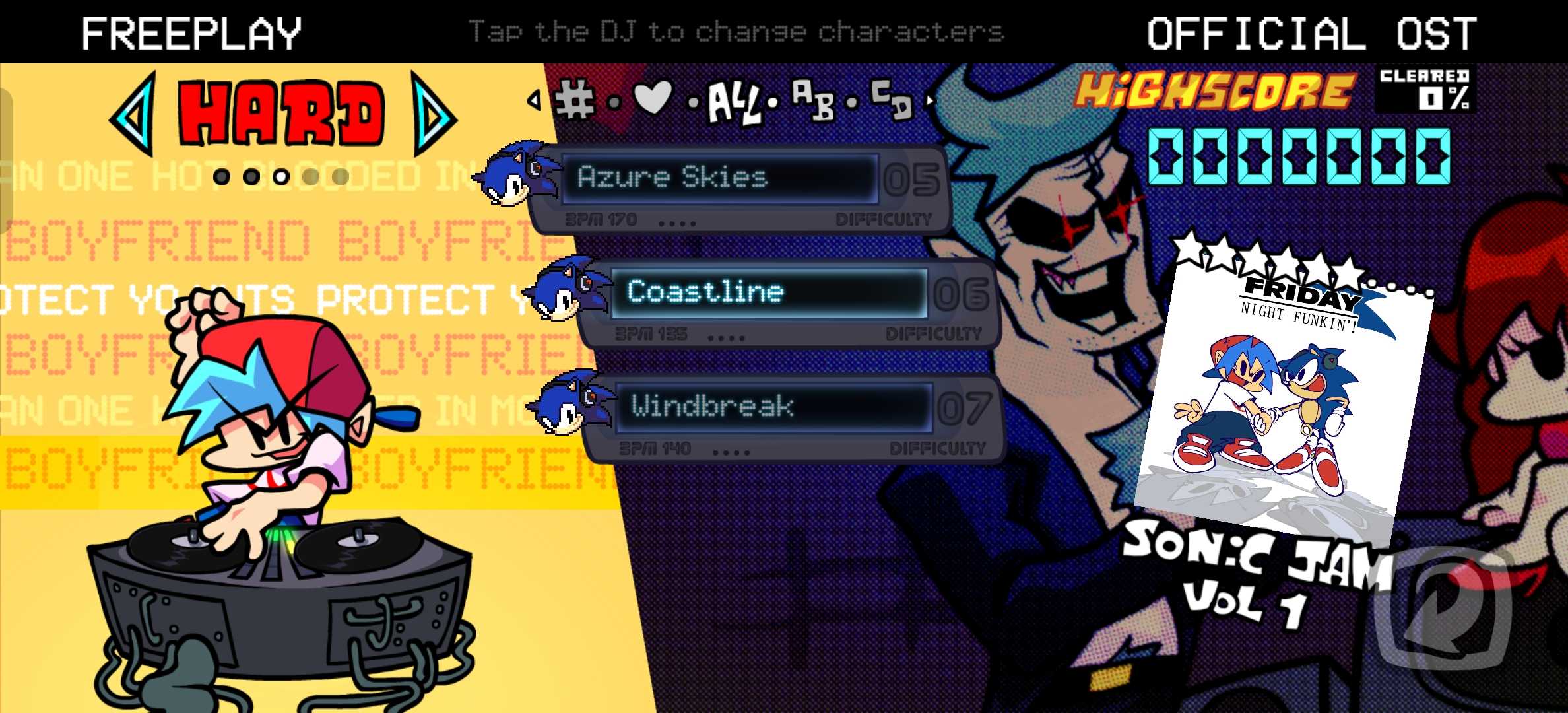The width and height of the screenshot is (1568, 713).
Task: Select the Azure Skies song
Action: pos(719,178)
